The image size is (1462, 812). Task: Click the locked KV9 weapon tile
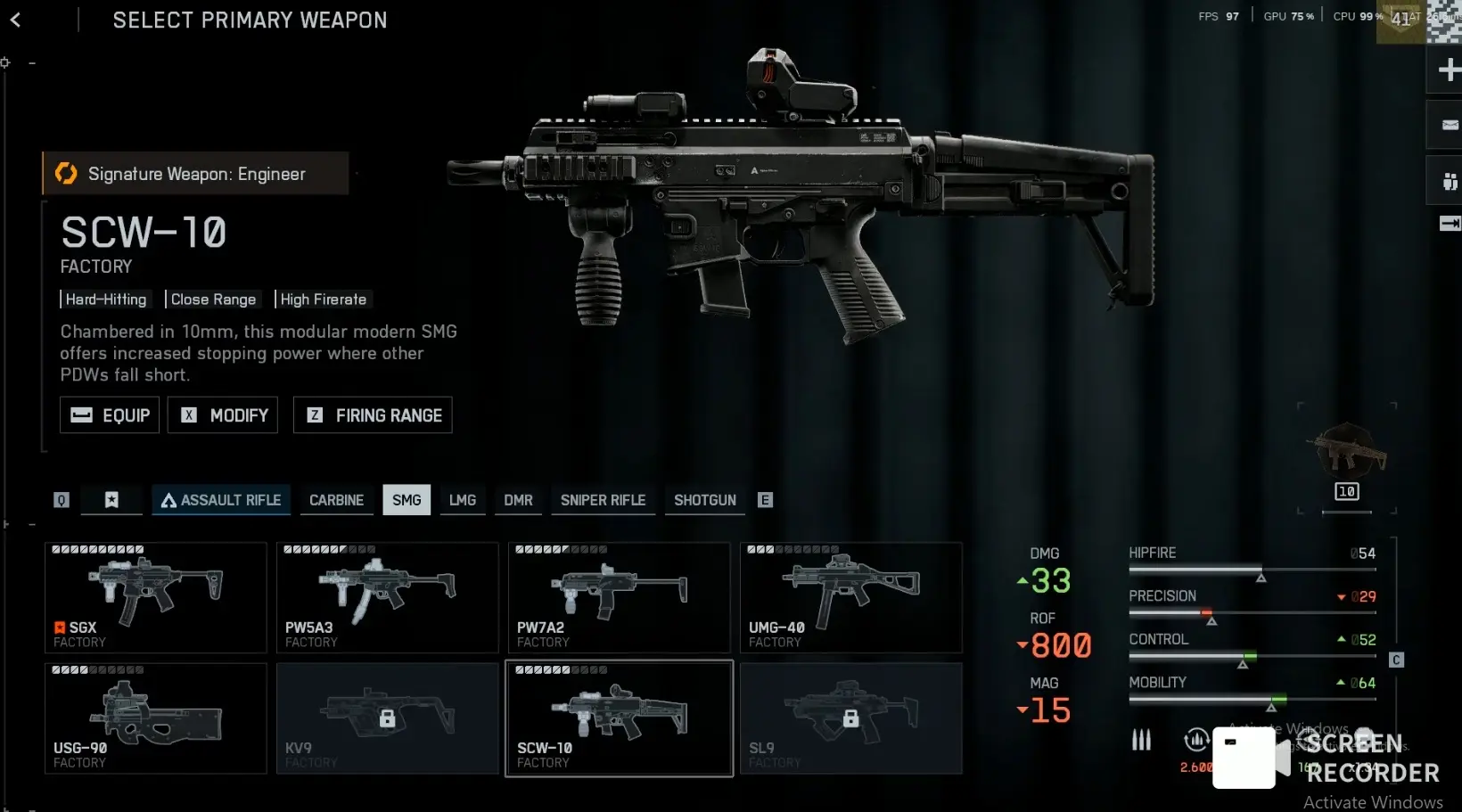(x=388, y=718)
